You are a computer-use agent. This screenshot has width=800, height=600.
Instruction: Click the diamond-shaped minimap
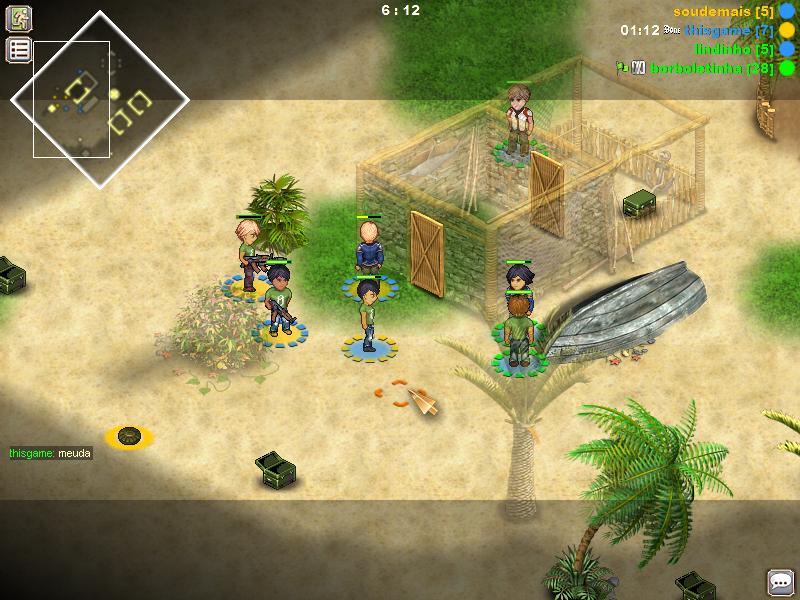coord(99,98)
